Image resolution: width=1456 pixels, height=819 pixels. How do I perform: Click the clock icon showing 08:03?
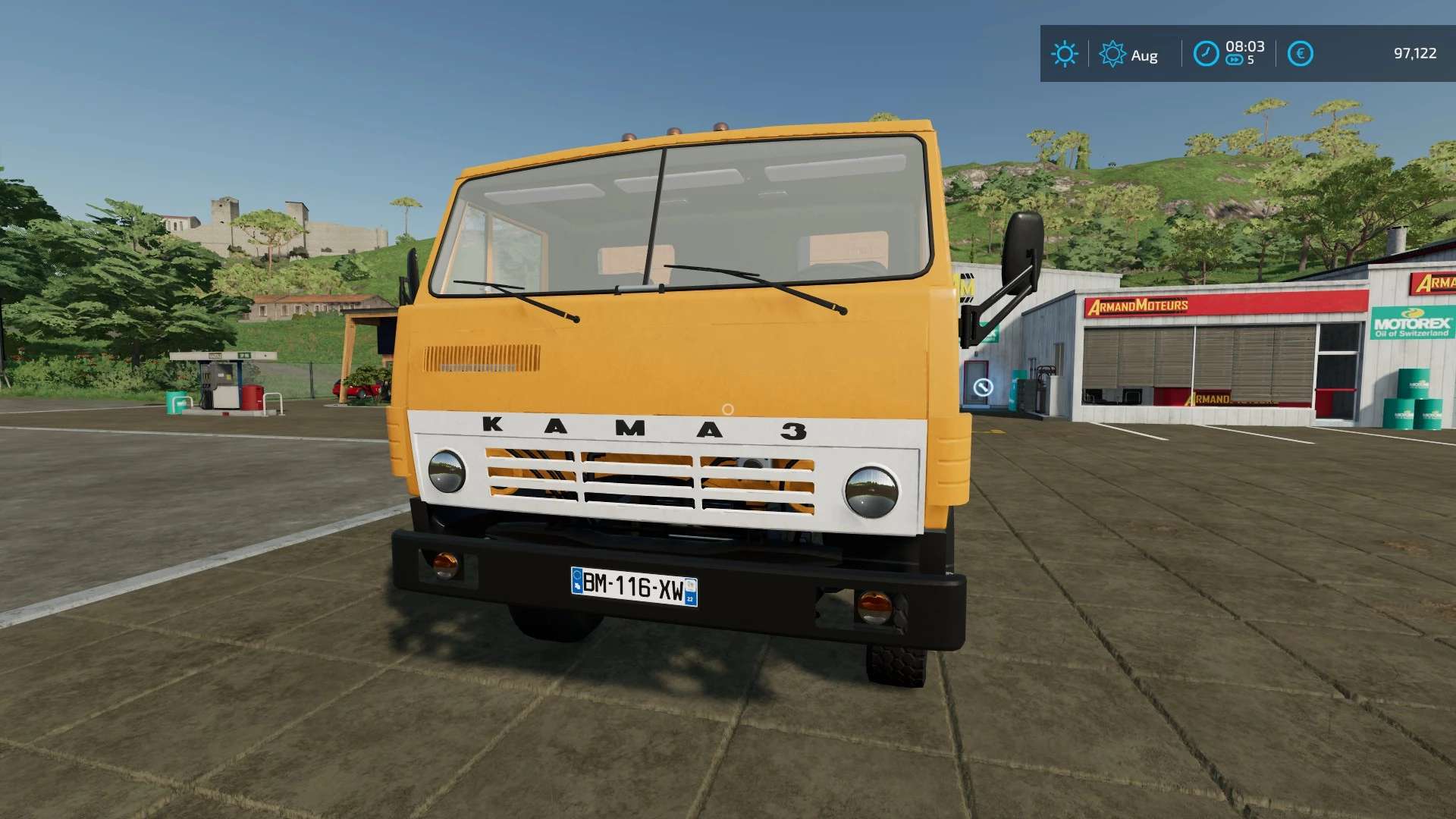coord(1207,53)
